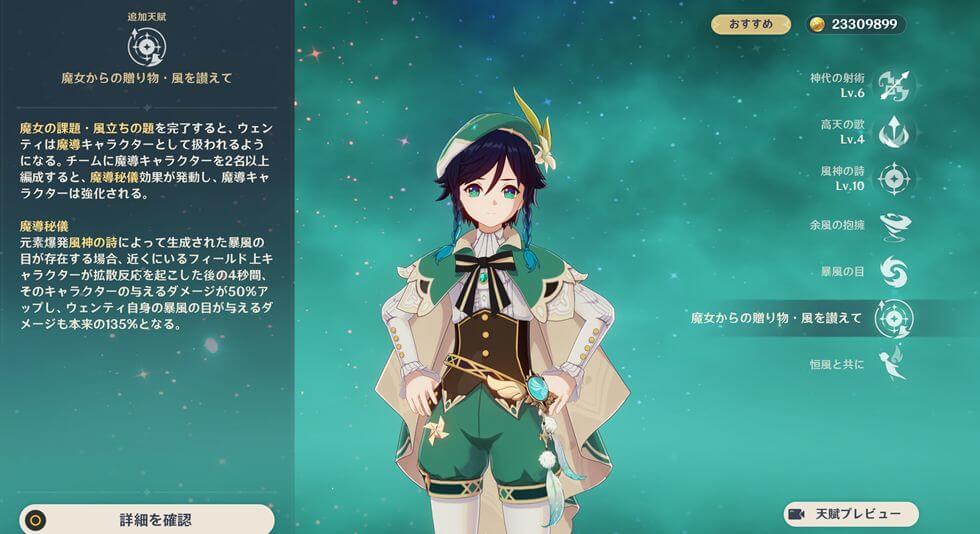Select the 神代の射術 talent

tap(891, 85)
